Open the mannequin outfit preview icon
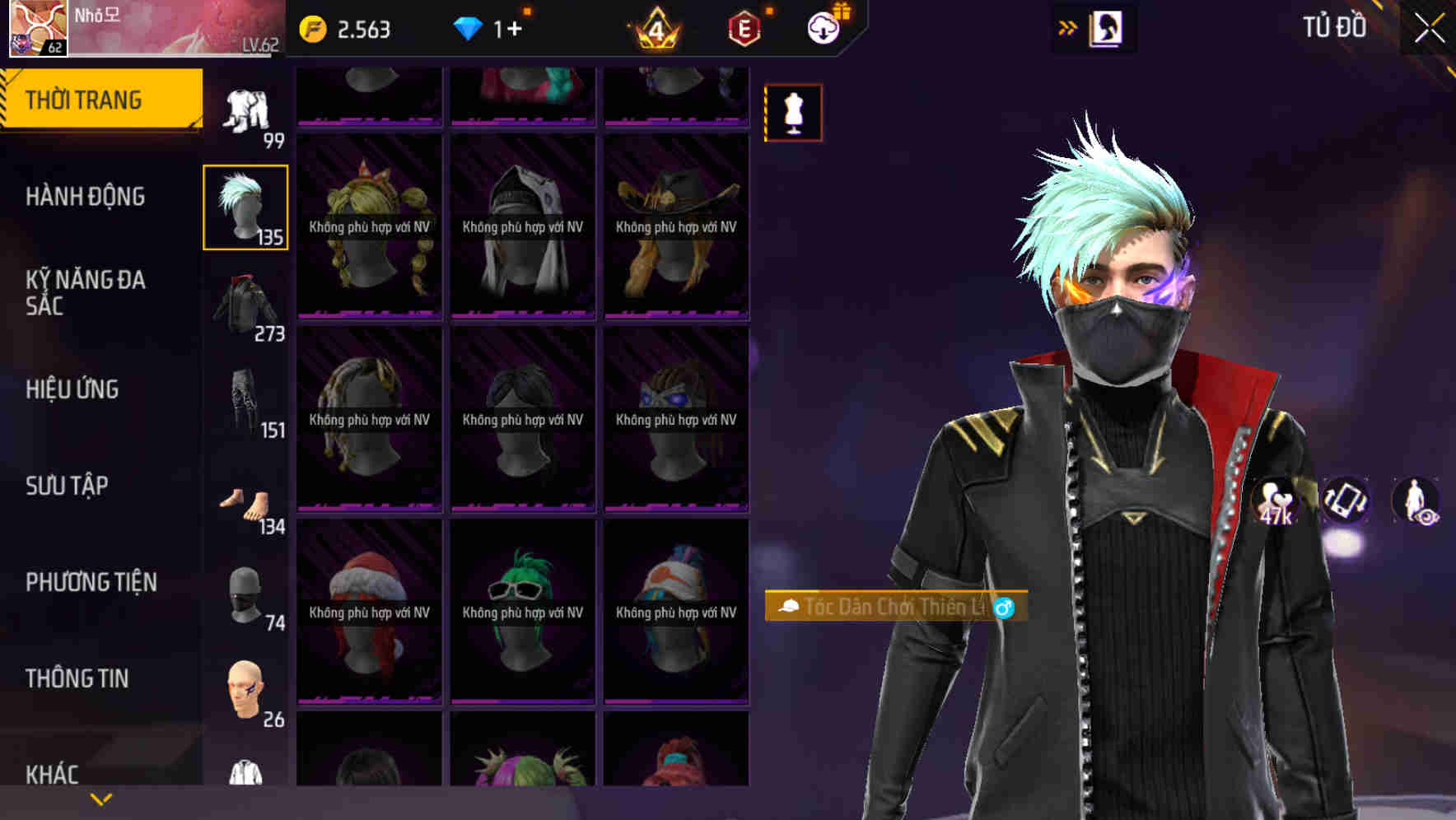This screenshot has height=820, width=1456. [793, 112]
